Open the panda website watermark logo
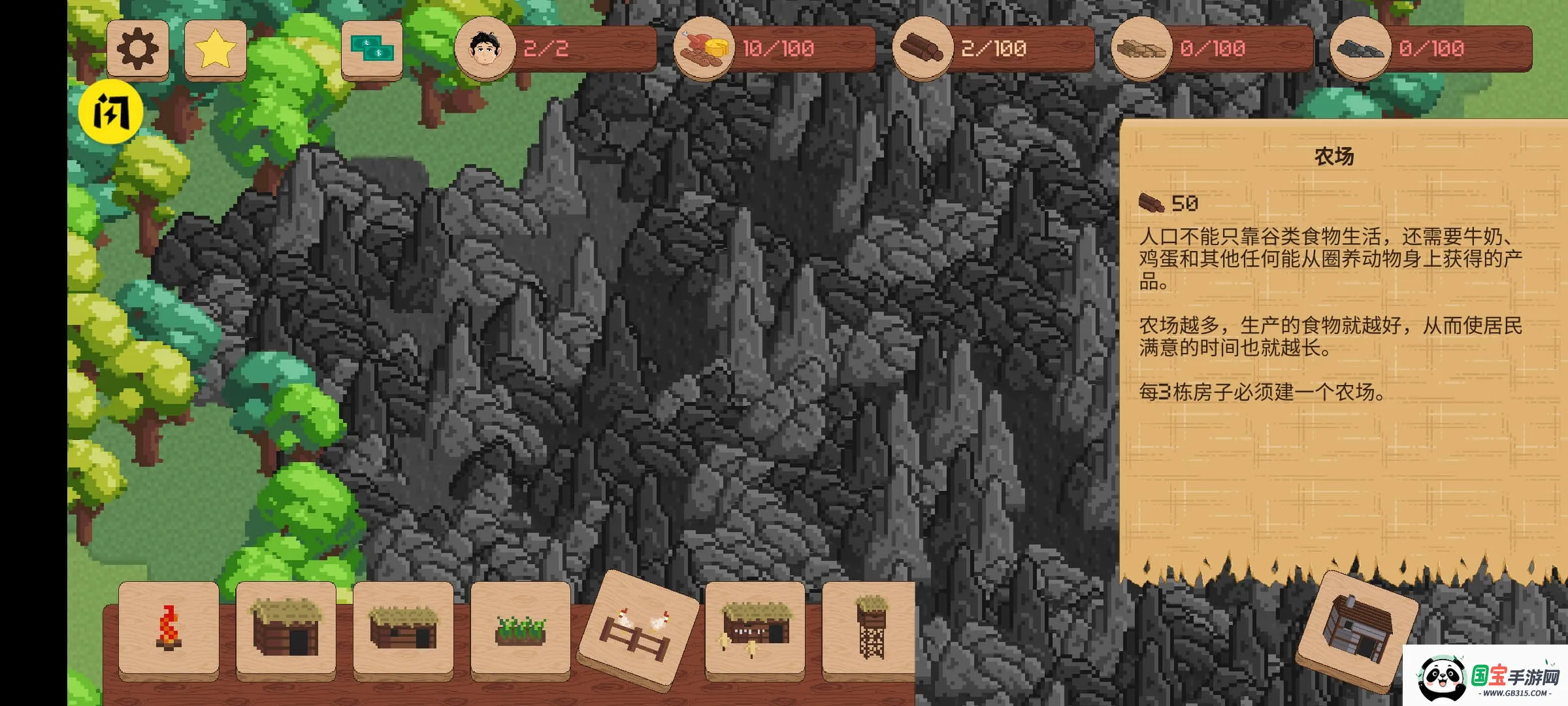The width and height of the screenshot is (1568, 706). point(1485,677)
